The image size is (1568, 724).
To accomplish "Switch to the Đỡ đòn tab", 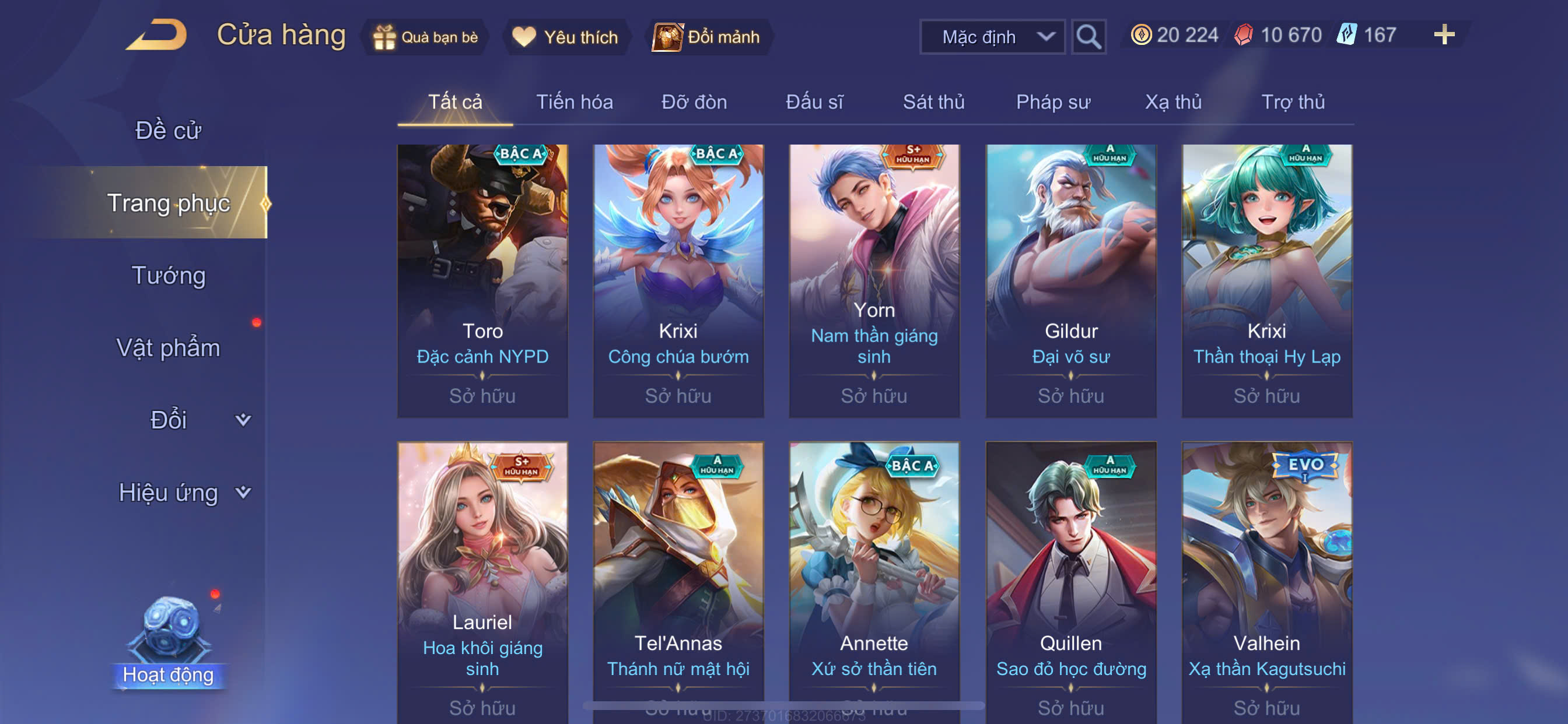I will click(694, 101).
